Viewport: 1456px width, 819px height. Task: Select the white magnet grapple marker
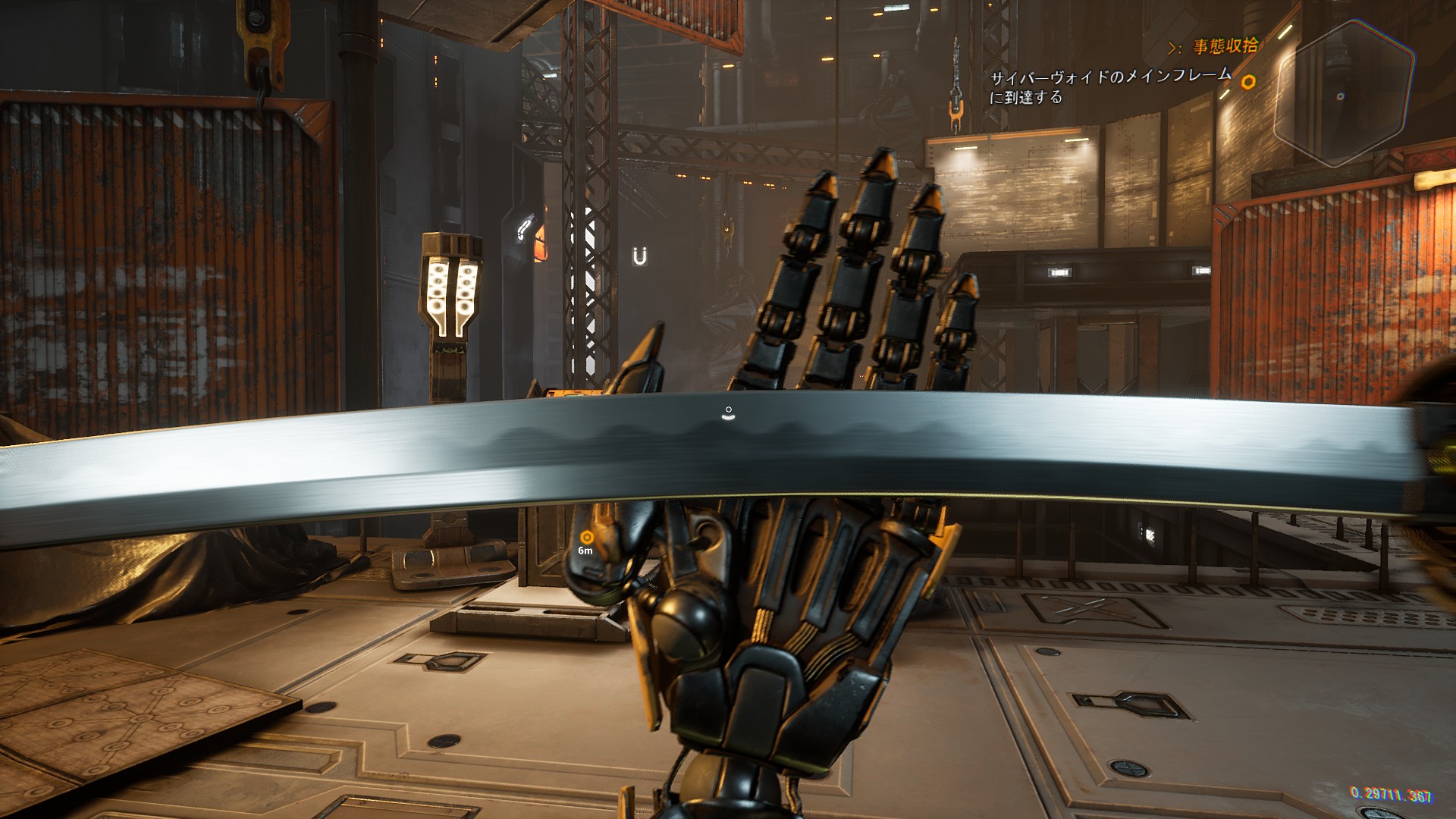tap(640, 256)
